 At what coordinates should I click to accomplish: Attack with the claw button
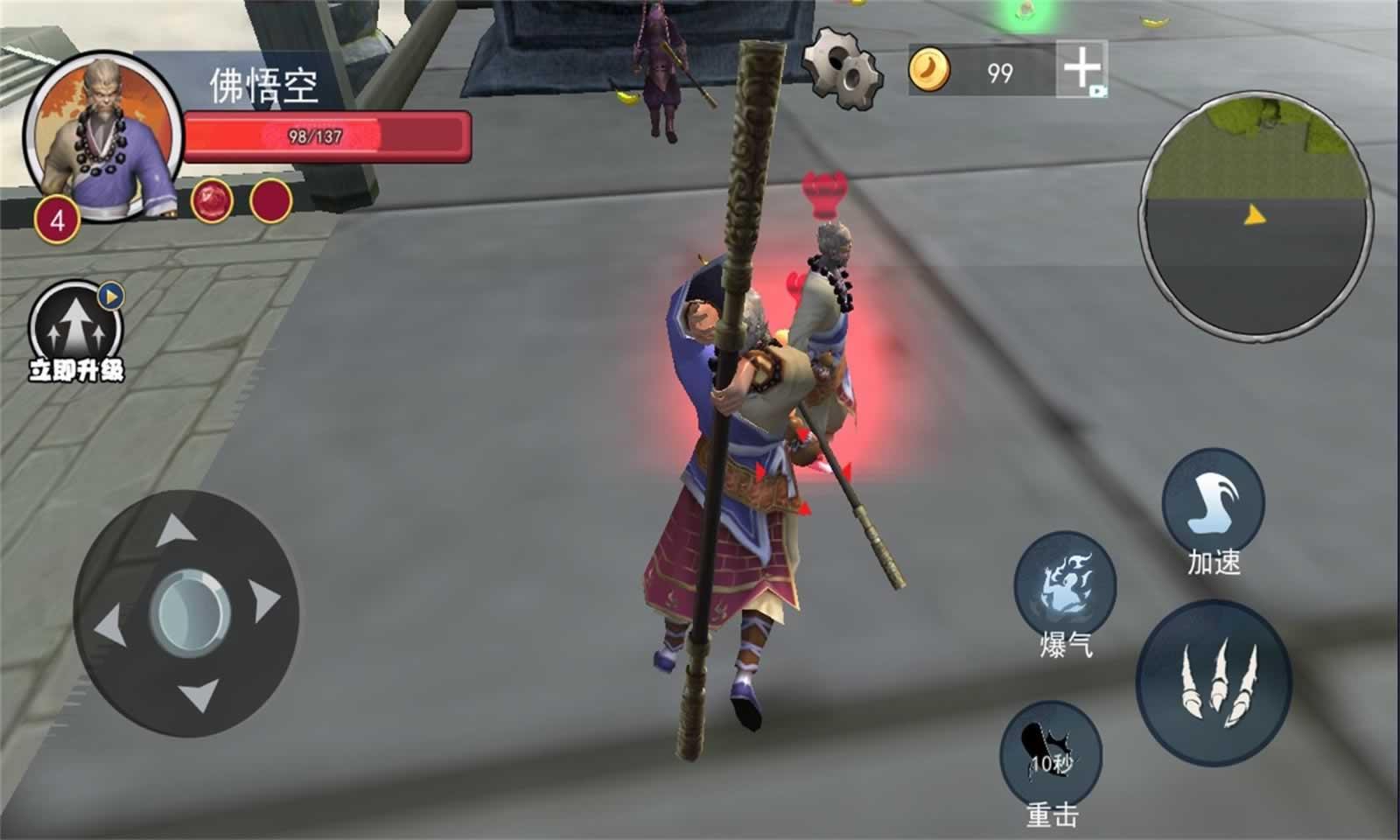[1214, 682]
